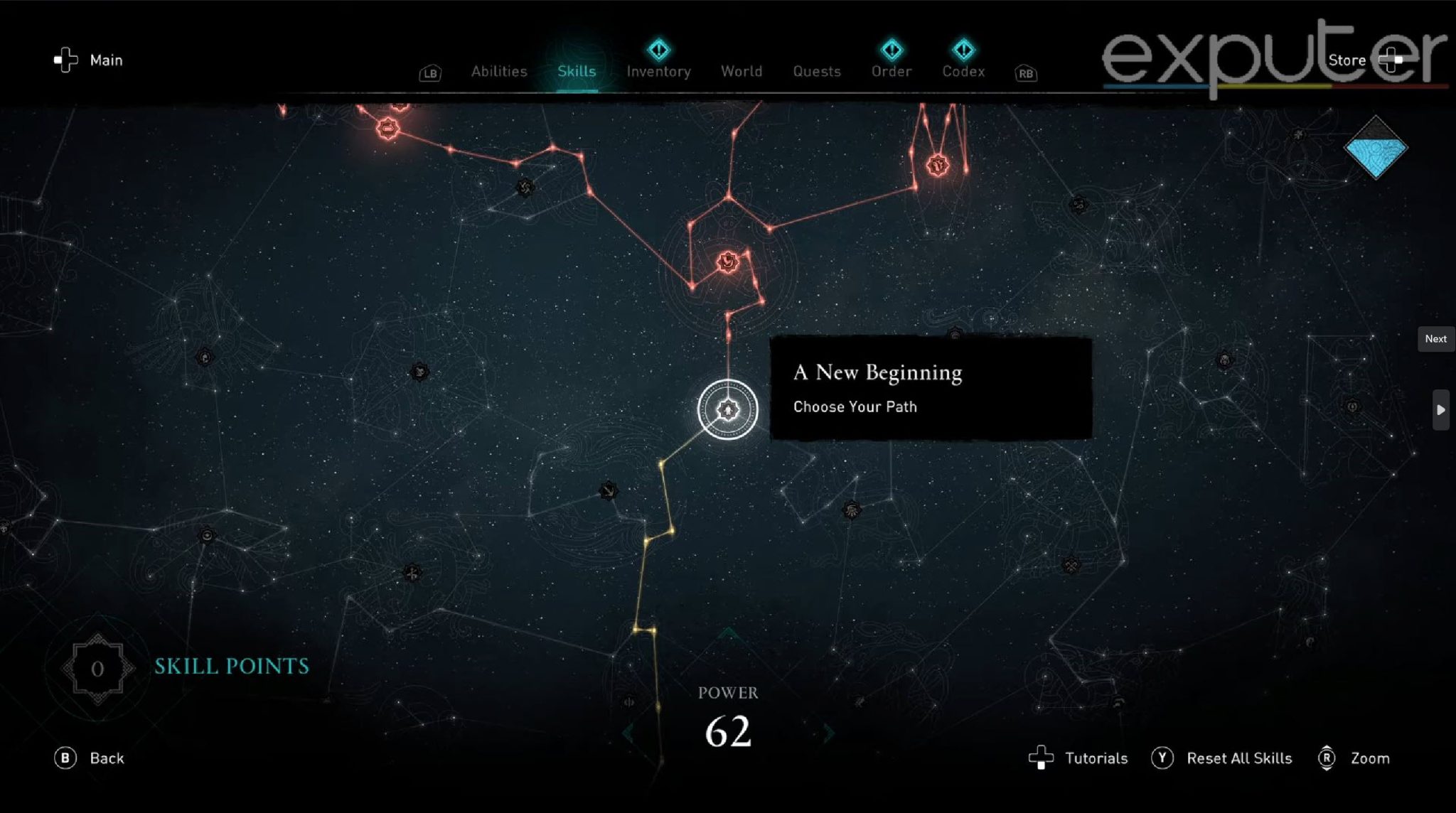Switch to the Abilities tab
1456x813 pixels.
(498, 71)
